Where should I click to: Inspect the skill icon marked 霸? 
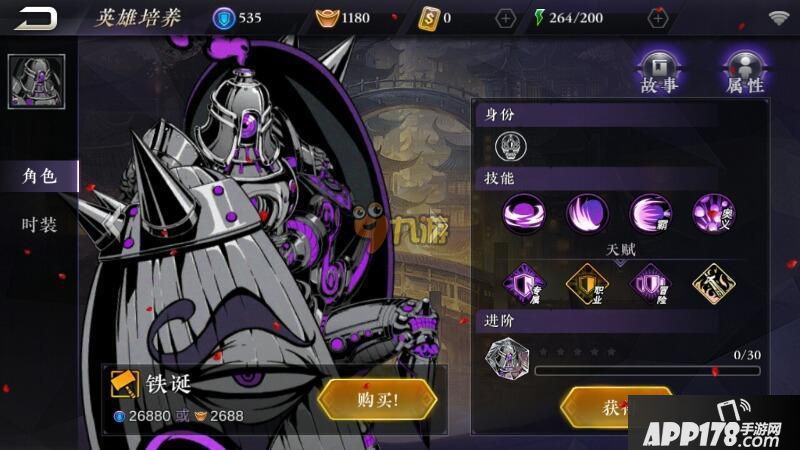(650, 212)
